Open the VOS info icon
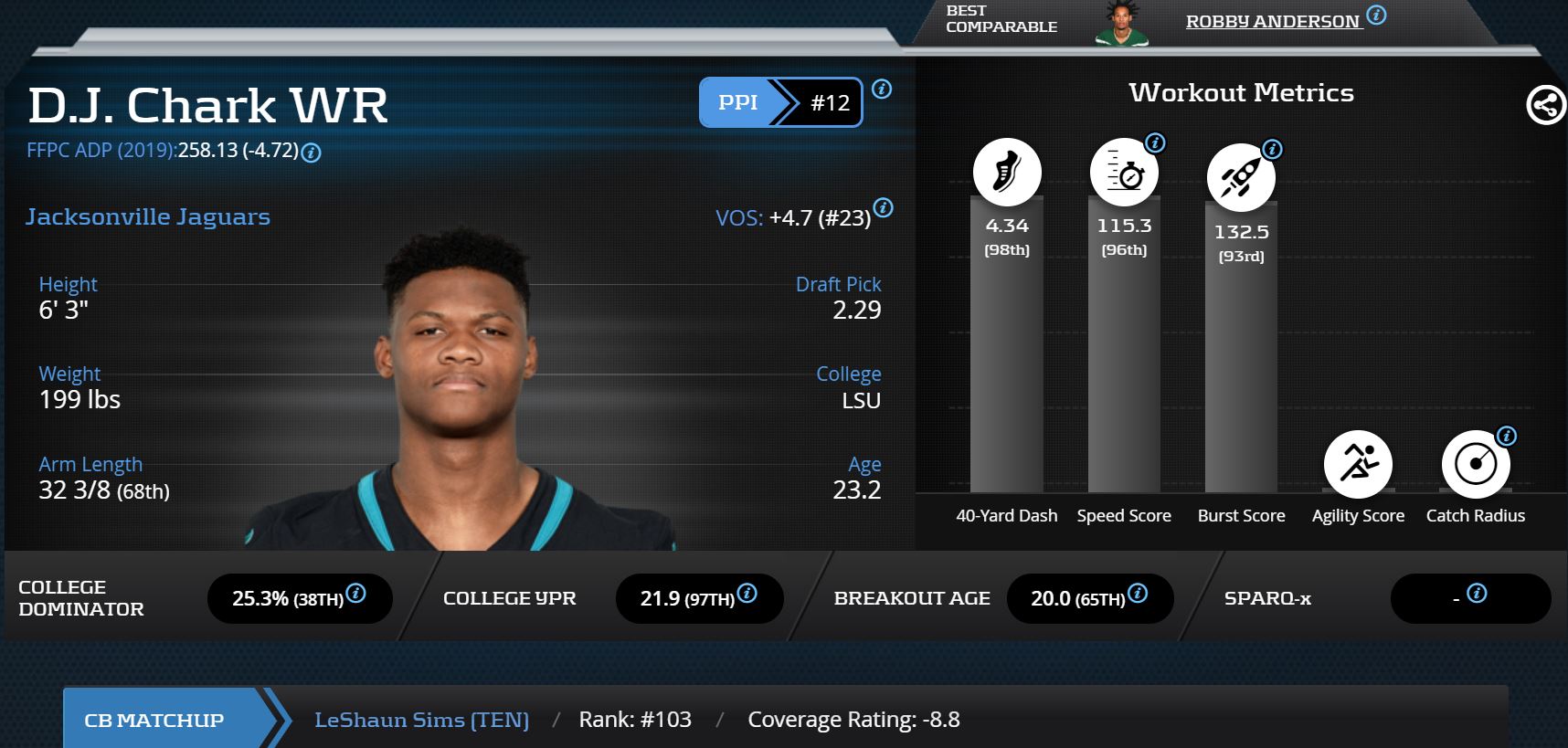This screenshot has width=1568, height=748. [883, 207]
